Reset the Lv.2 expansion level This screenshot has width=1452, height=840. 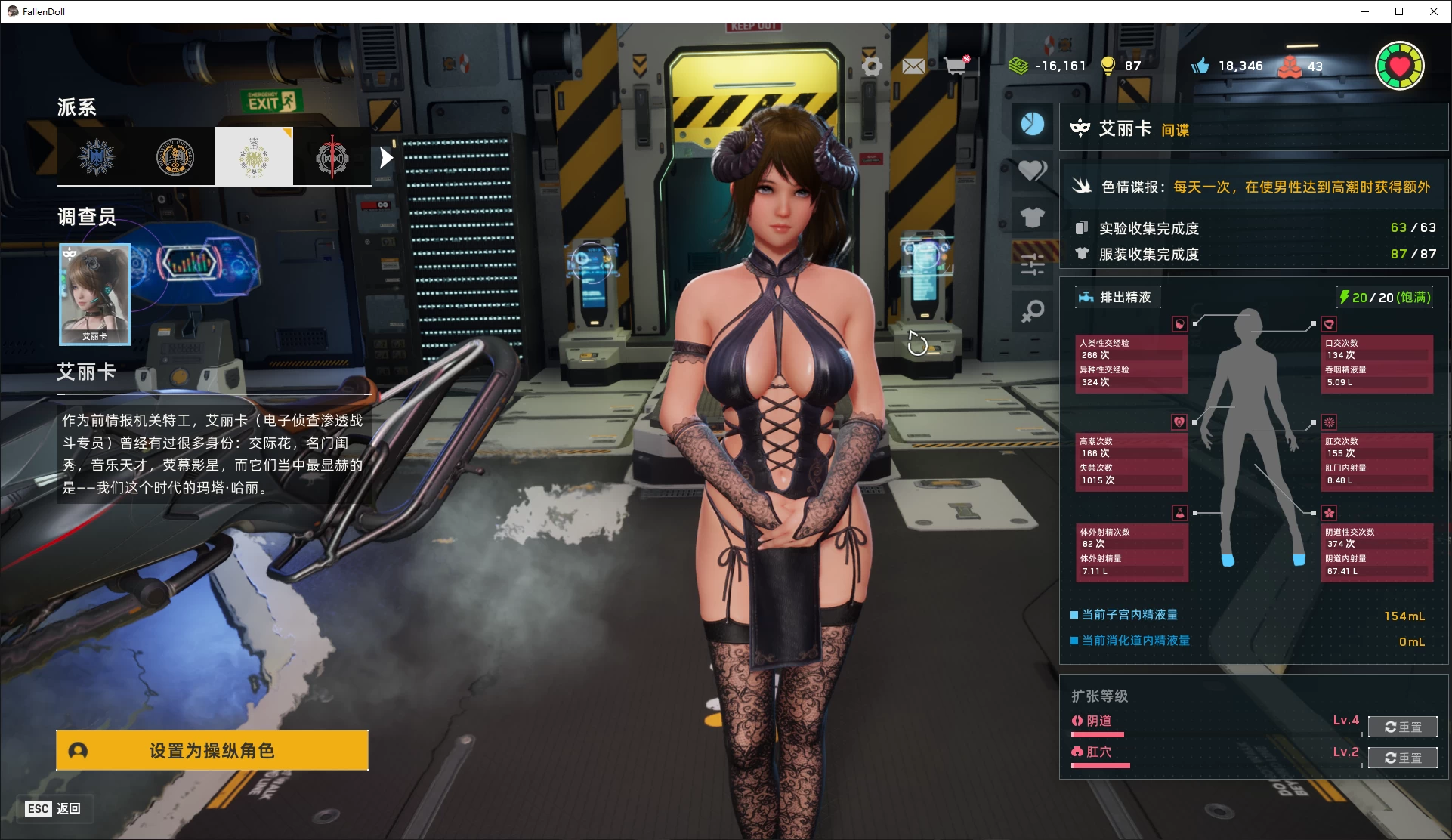[1402, 758]
